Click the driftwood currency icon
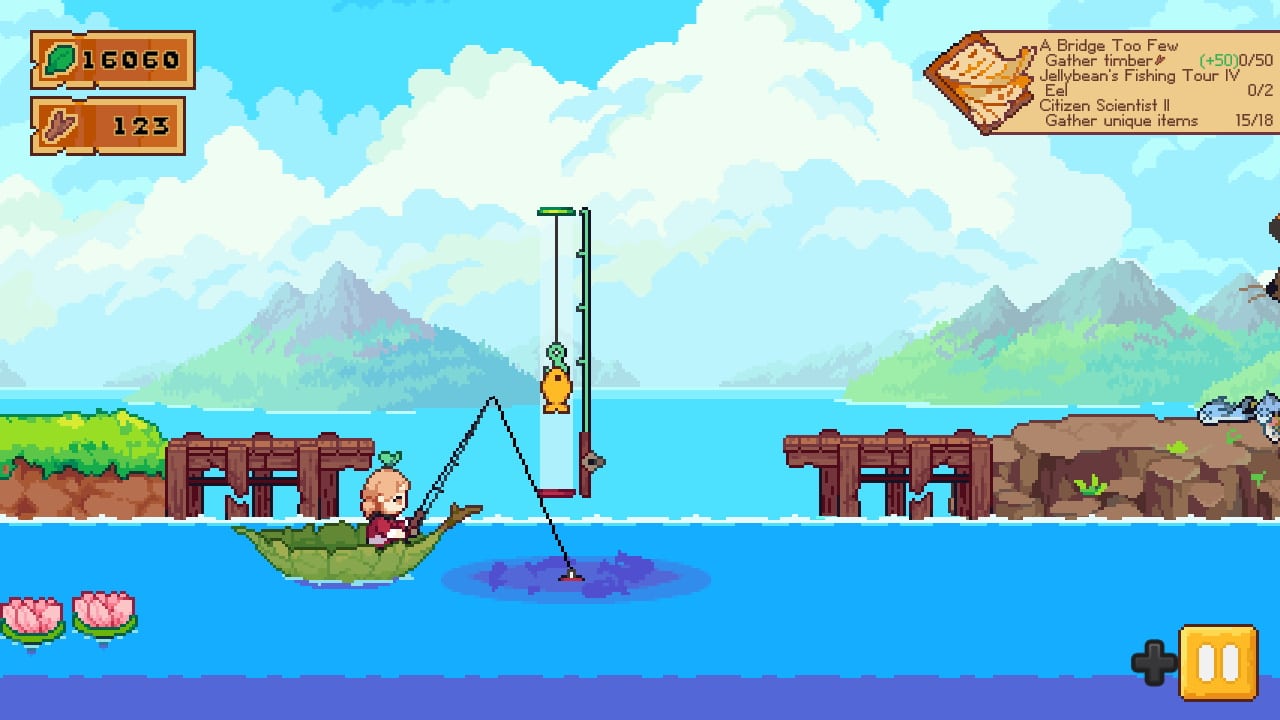Screen dimensions: 1280x720 (60, 126)
